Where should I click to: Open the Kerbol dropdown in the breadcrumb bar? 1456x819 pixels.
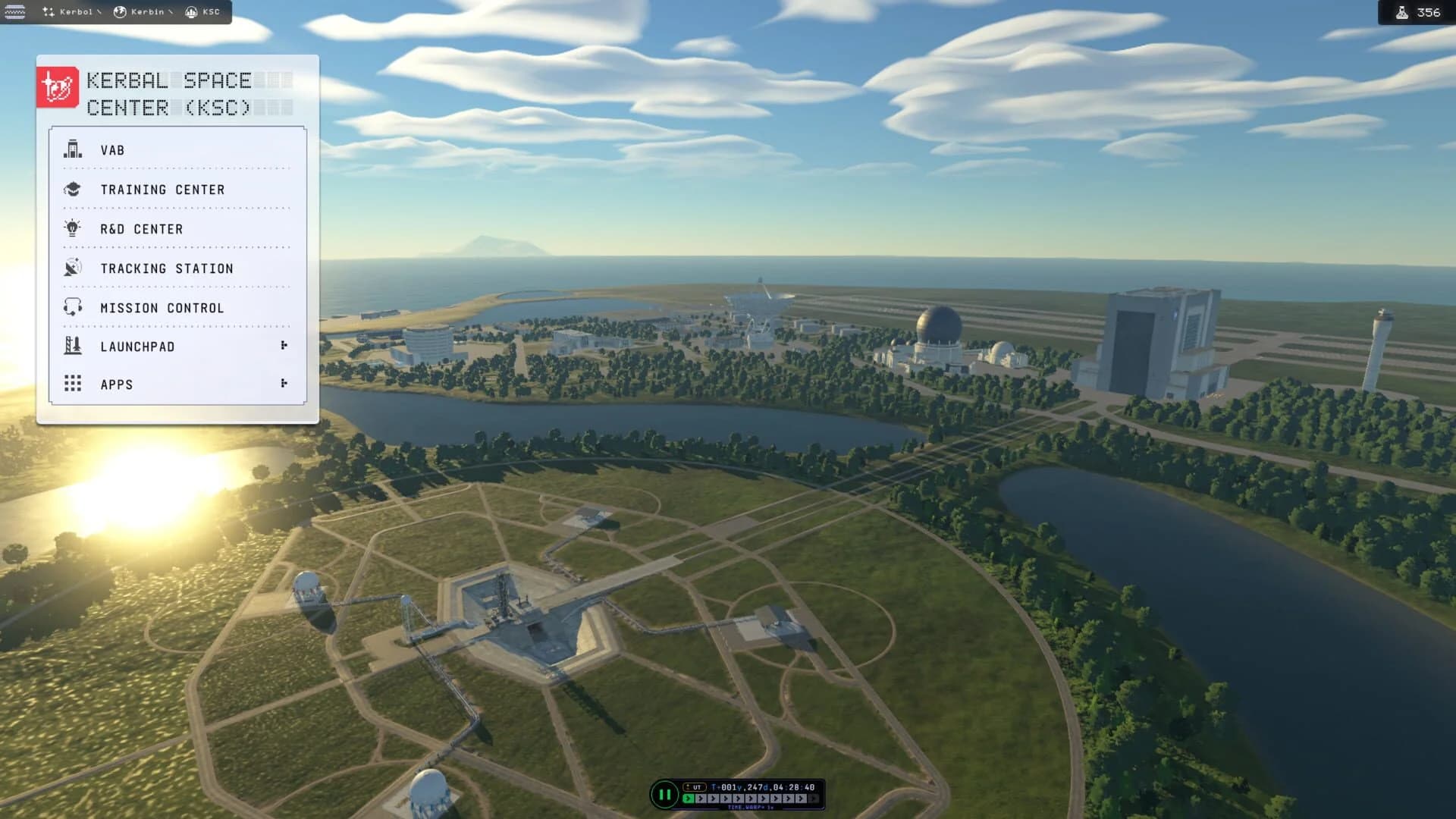tap(99, 12)
